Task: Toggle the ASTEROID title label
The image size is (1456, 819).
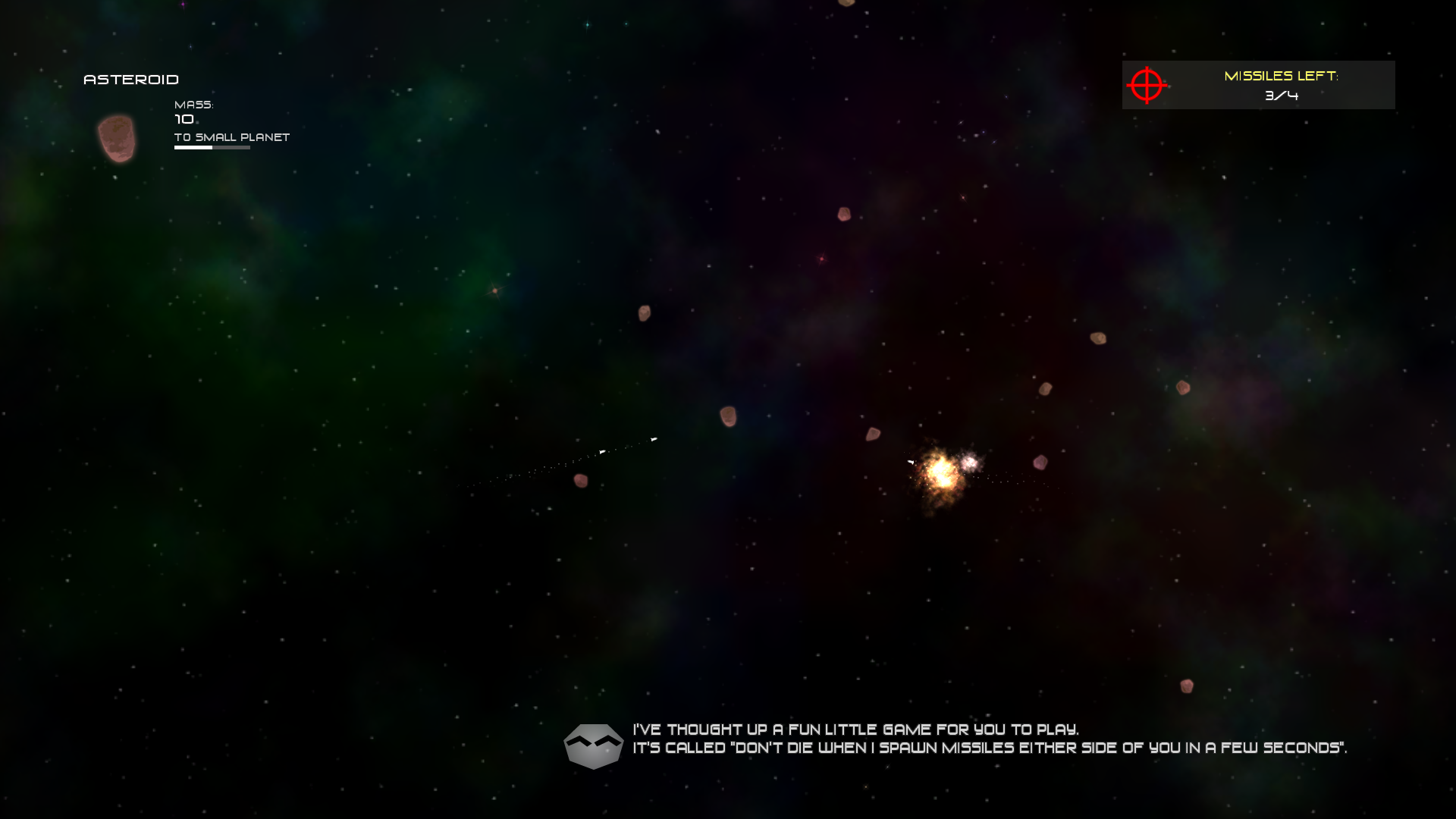Action: point(130,79)
